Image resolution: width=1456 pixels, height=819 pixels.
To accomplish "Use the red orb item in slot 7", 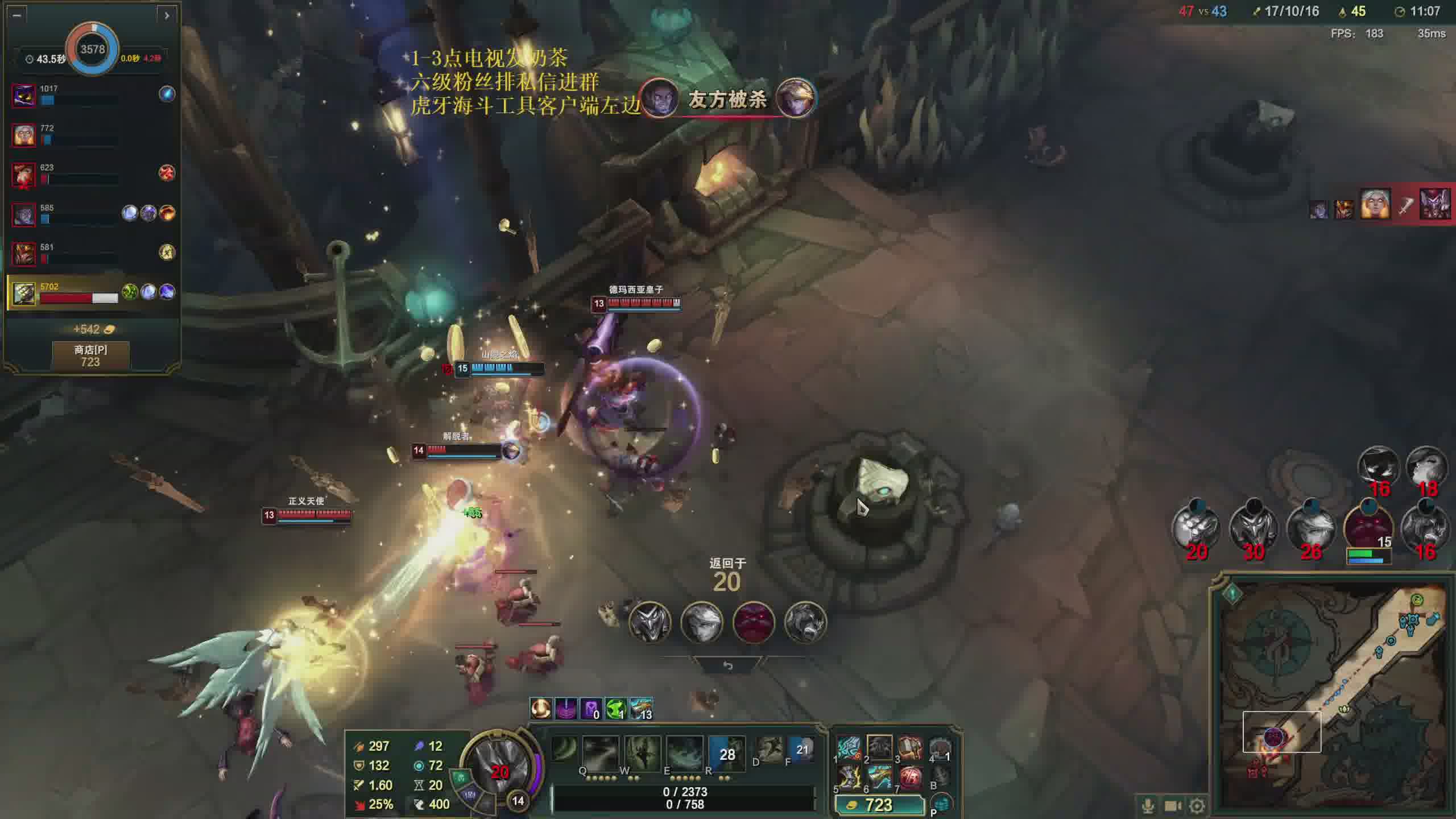I will tap(910, 777).
